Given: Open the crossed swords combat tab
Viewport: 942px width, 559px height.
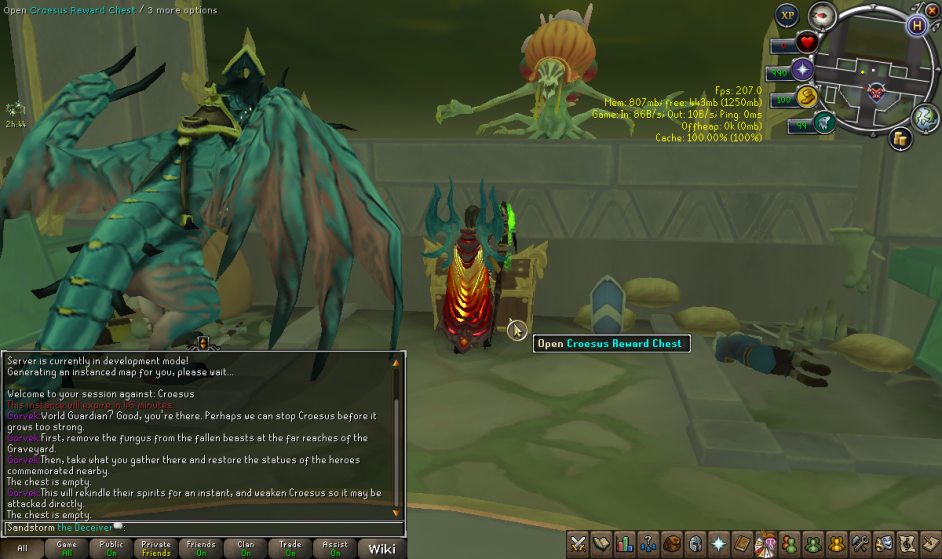Looking at the screenshot, I should tap(578, 544).
